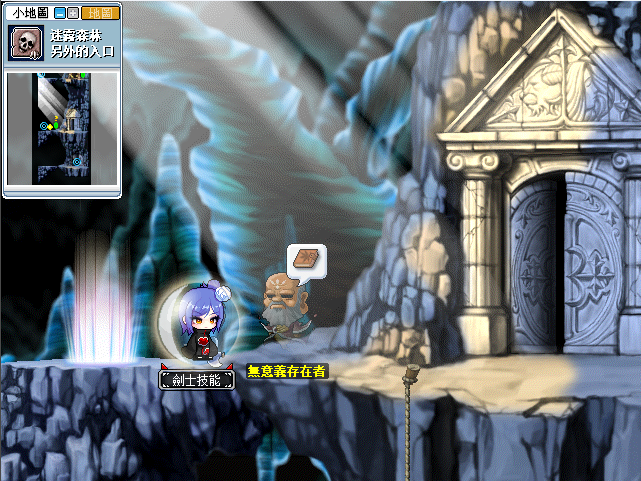Minimize the minimap with the minus button

coord(59,13)
